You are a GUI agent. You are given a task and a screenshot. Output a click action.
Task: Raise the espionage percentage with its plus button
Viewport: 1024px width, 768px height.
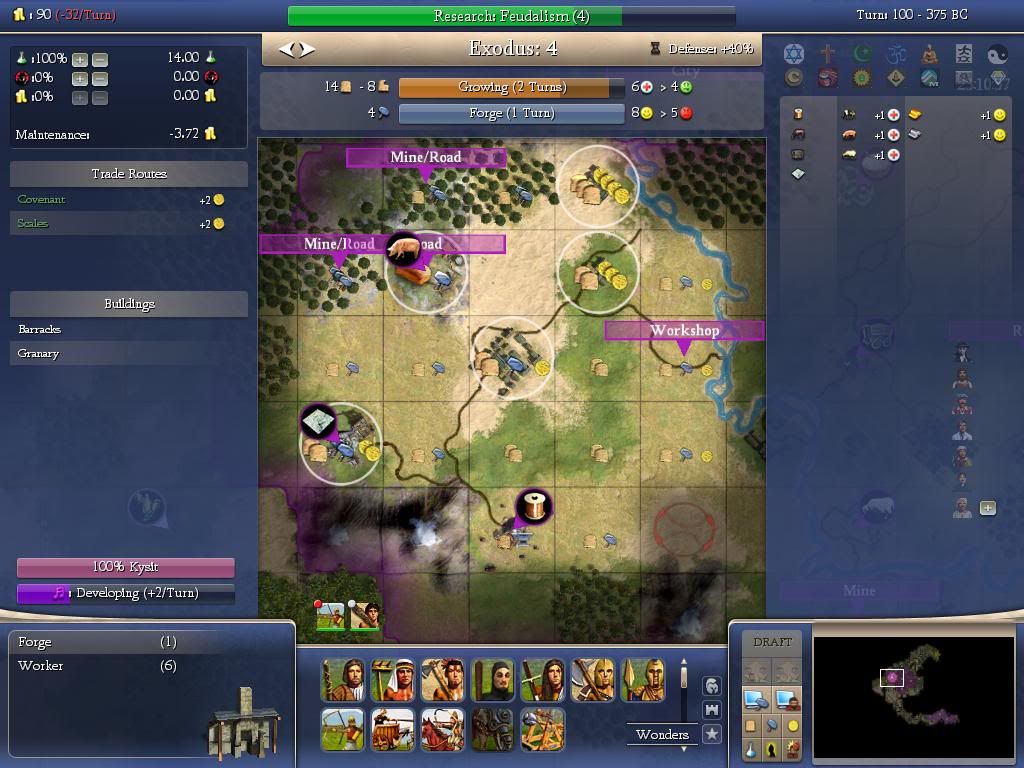[80, 78]
